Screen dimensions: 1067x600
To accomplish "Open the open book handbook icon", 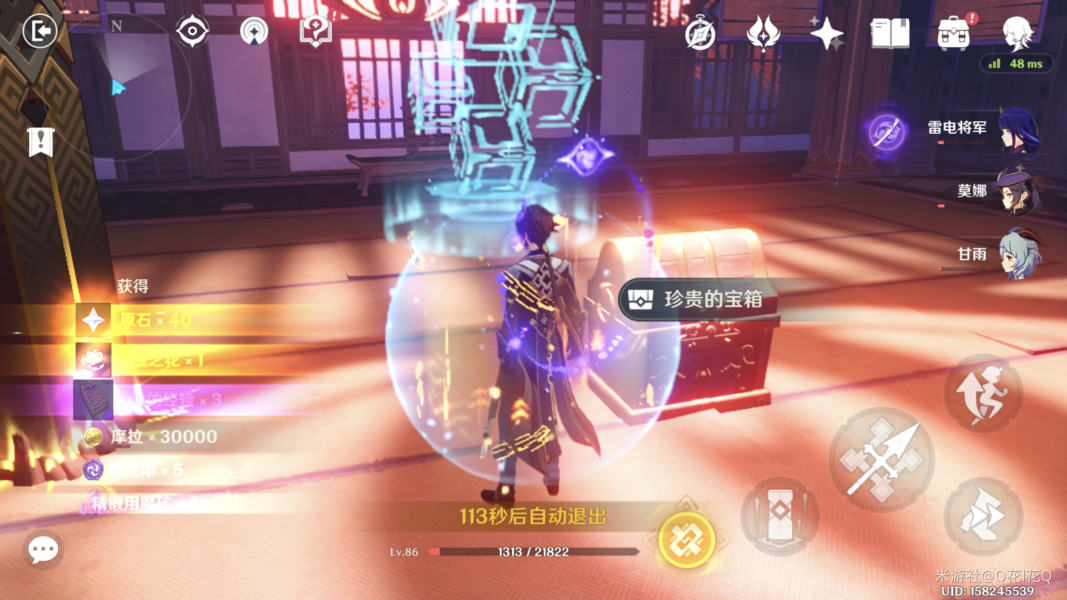I will (x=889, y=33).
